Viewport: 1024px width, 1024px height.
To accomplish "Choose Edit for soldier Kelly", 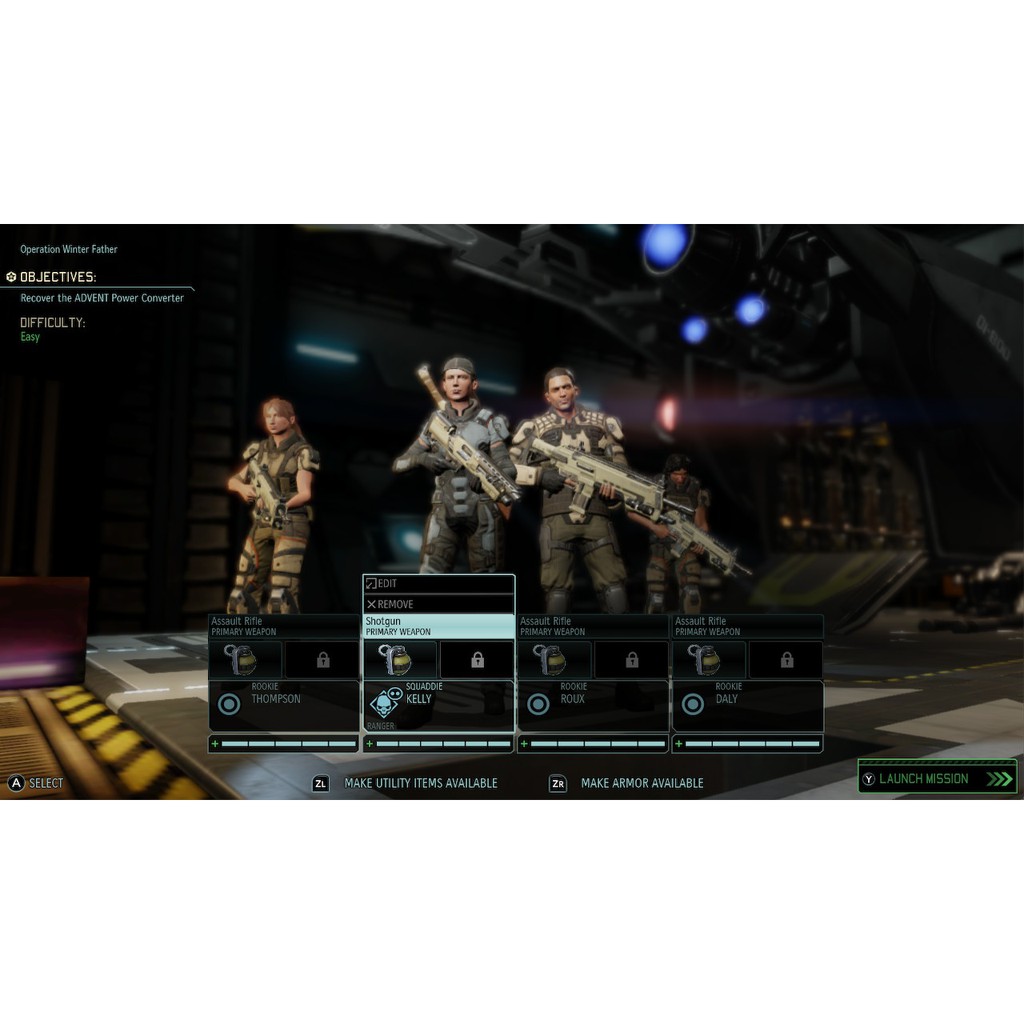I will click(x=438, y=583).
